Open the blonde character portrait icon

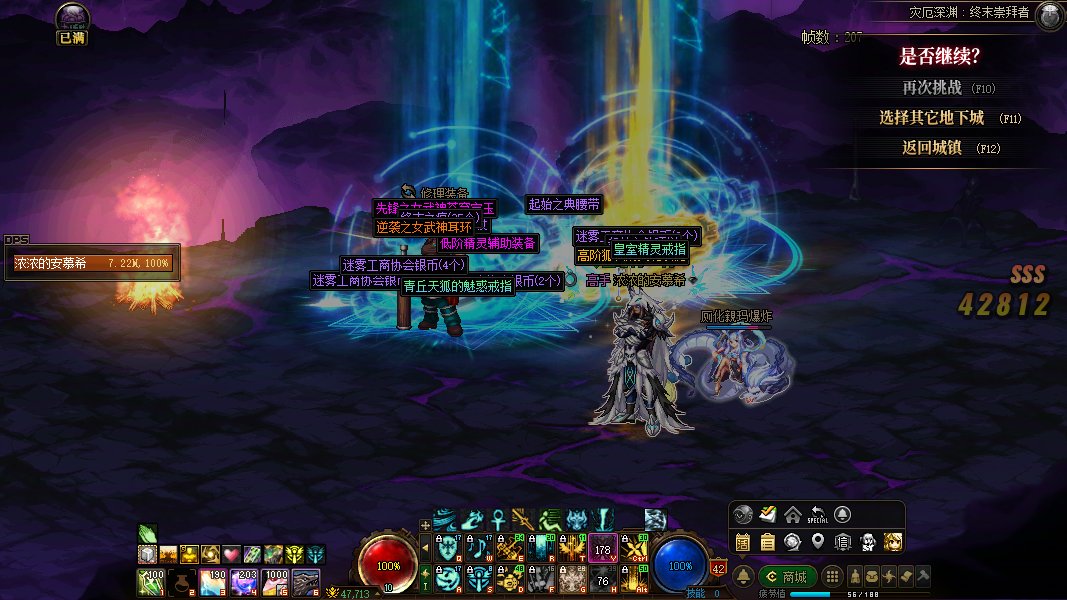tap(893, 542)
